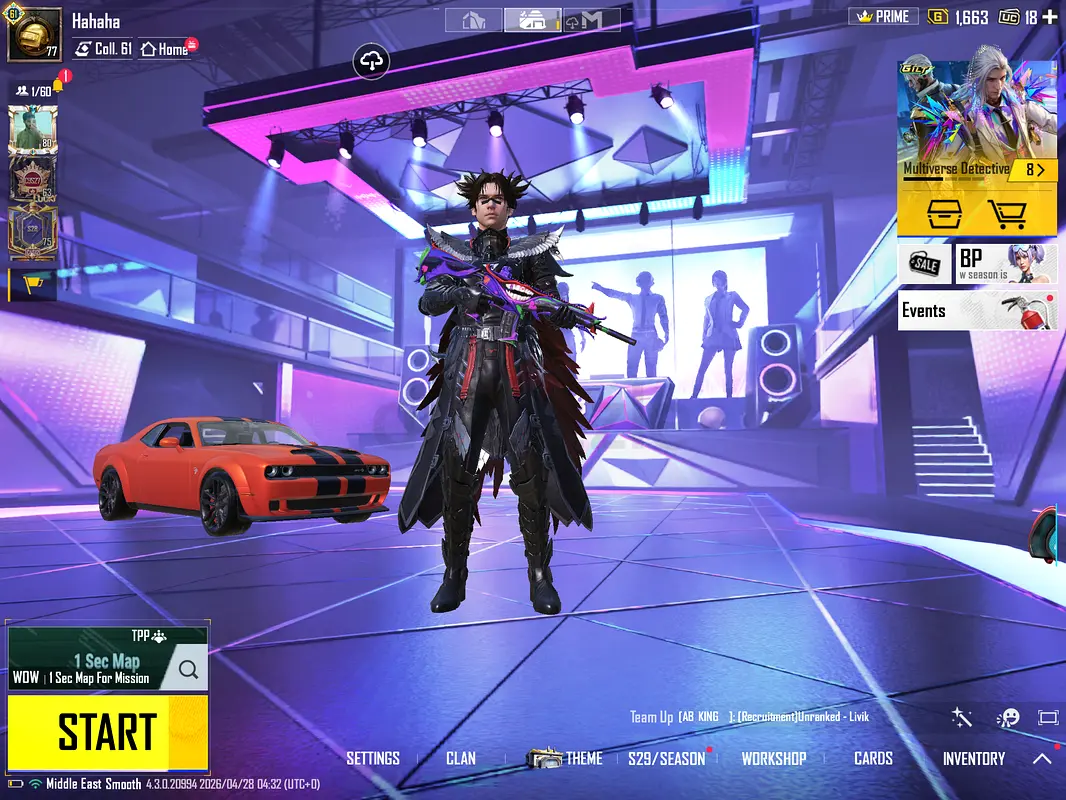Add UC with the plus button
The height and width of the screenshot is (800, 1066).
point(1050,17)
